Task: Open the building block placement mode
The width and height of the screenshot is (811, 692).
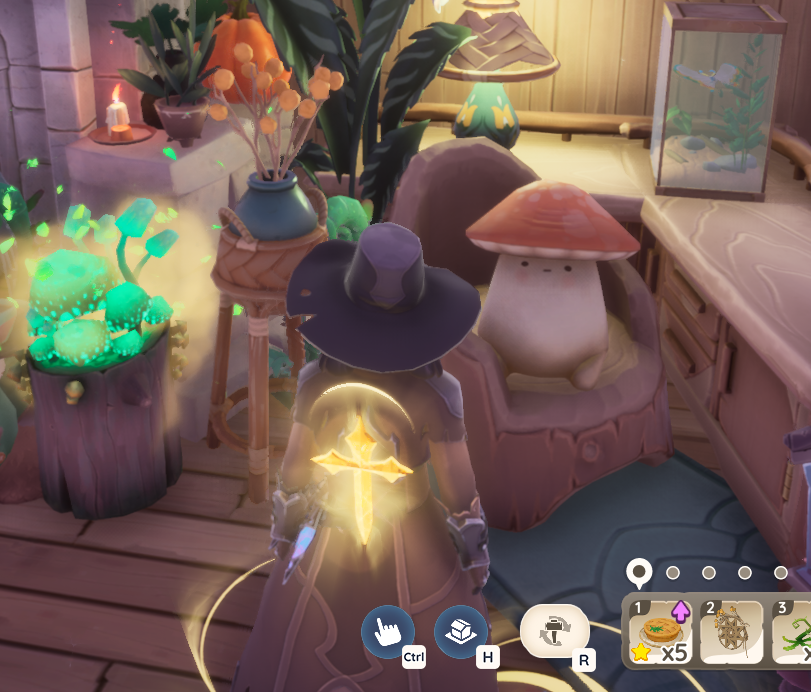Action: coord(461,631)
